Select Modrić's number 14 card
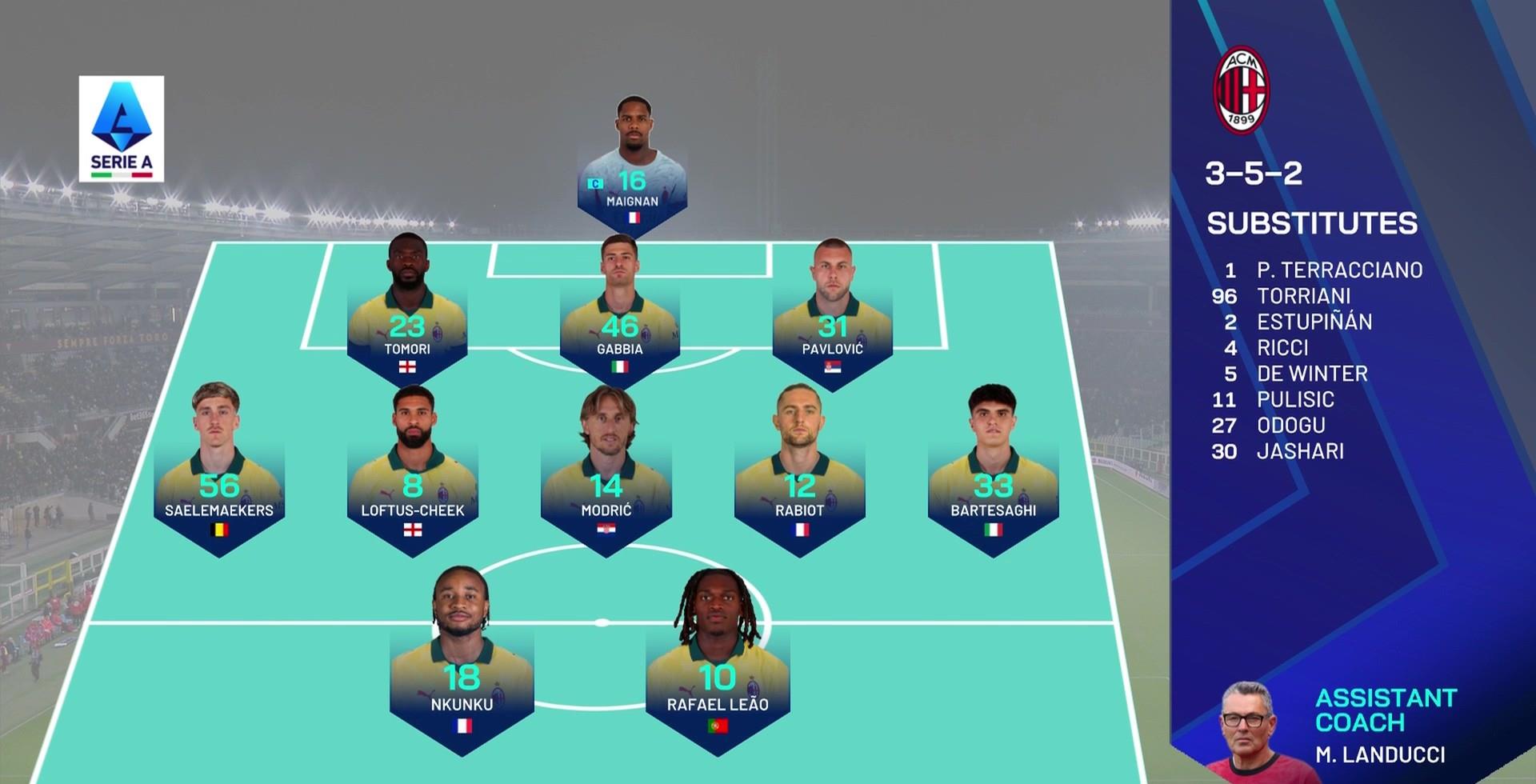Viewport: 1536px width, 784px height. point(606,480)
